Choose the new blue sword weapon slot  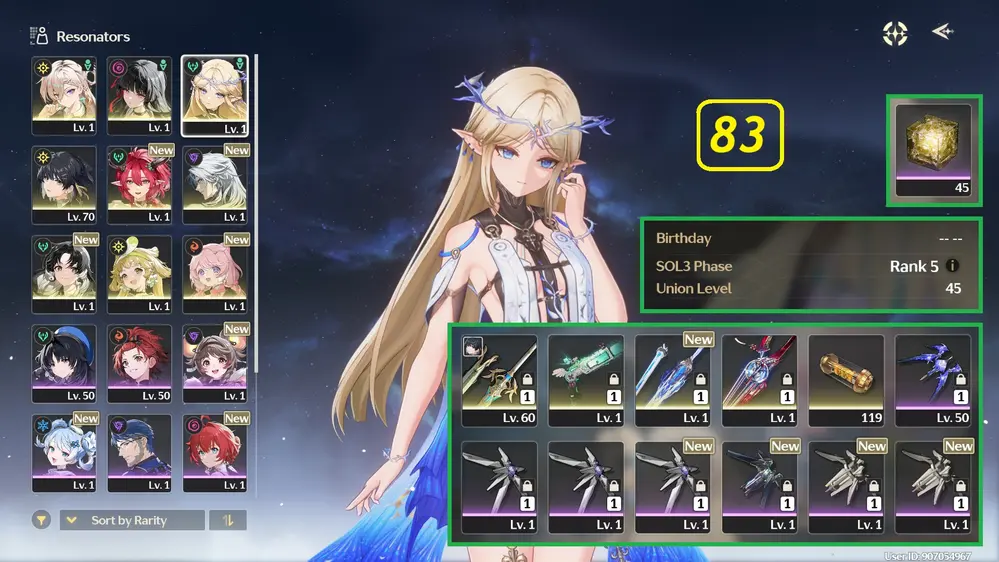click(673, 379)
